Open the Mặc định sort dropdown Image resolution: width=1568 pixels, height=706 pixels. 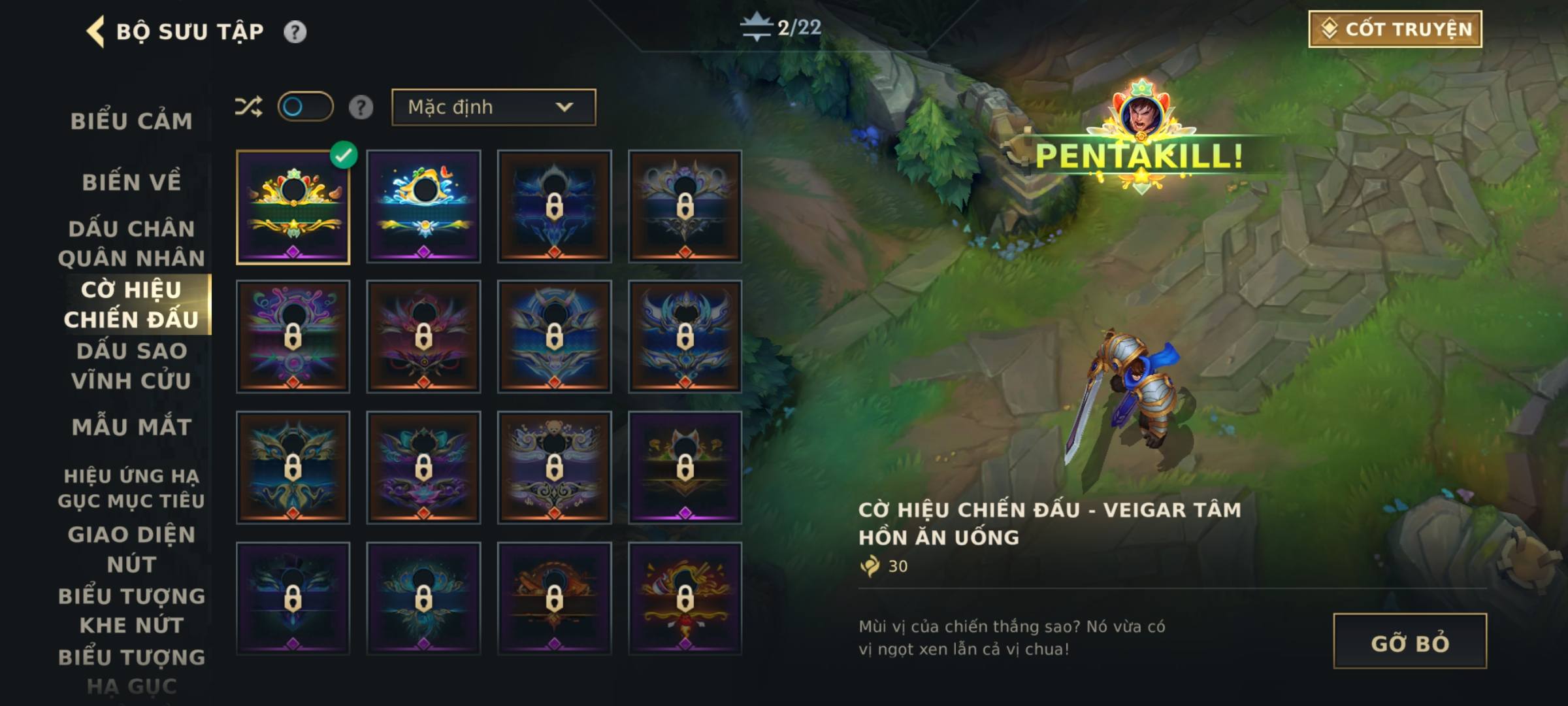coord(493,107)
